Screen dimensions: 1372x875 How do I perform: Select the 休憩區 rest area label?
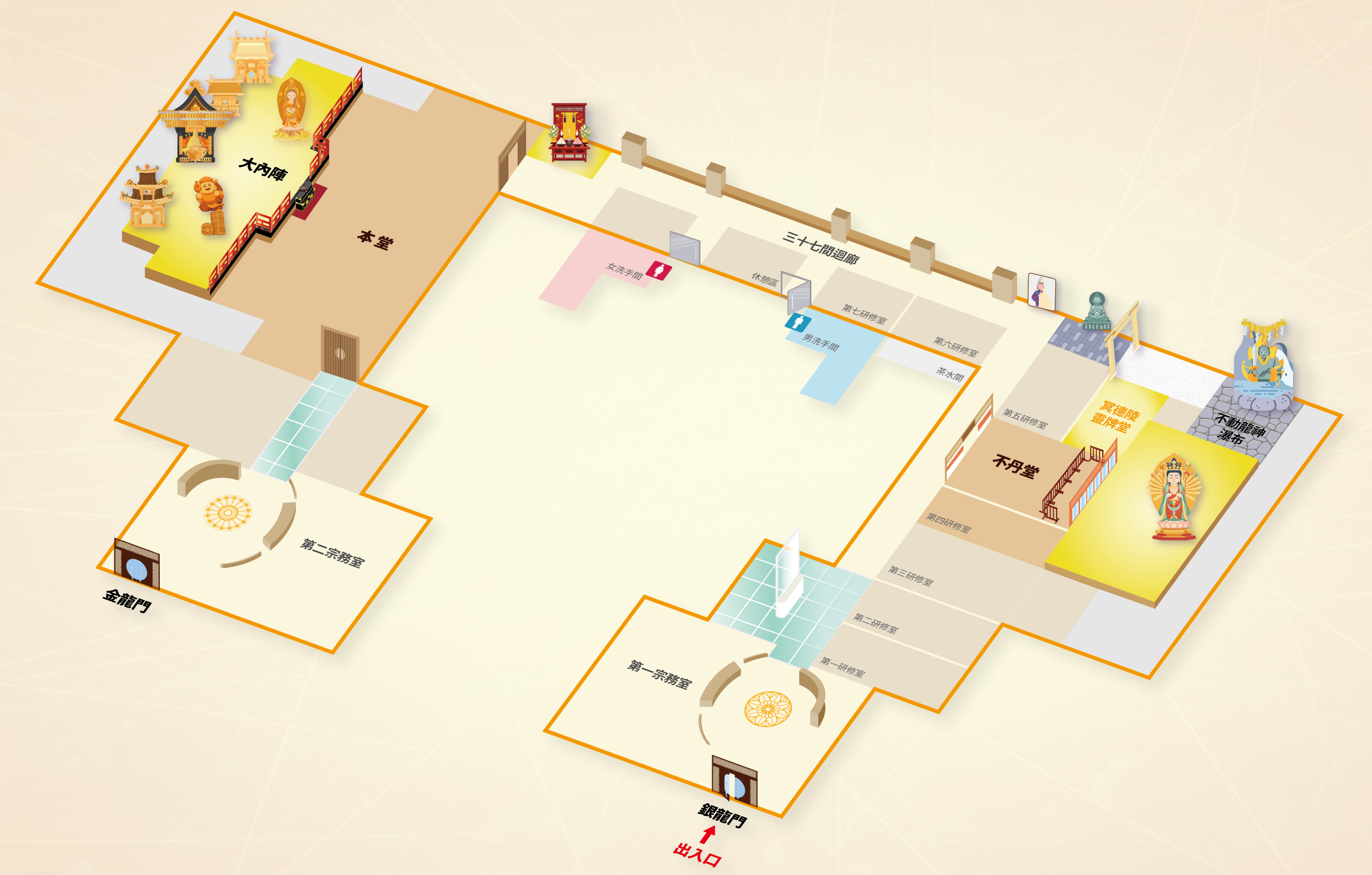pyautogui.click(x=764, y=279)
